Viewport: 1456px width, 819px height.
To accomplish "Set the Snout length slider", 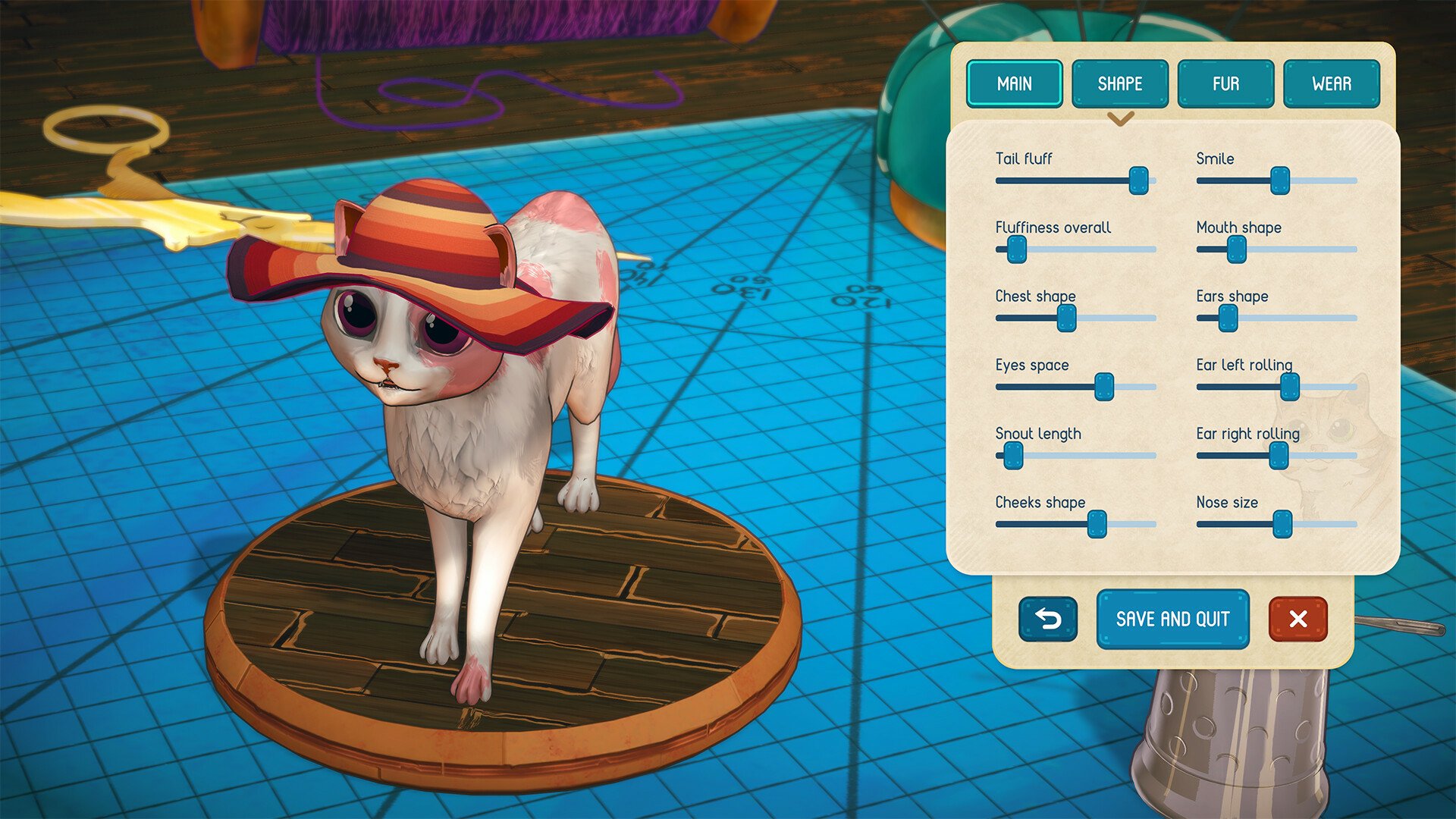I will click(1014, 456).
